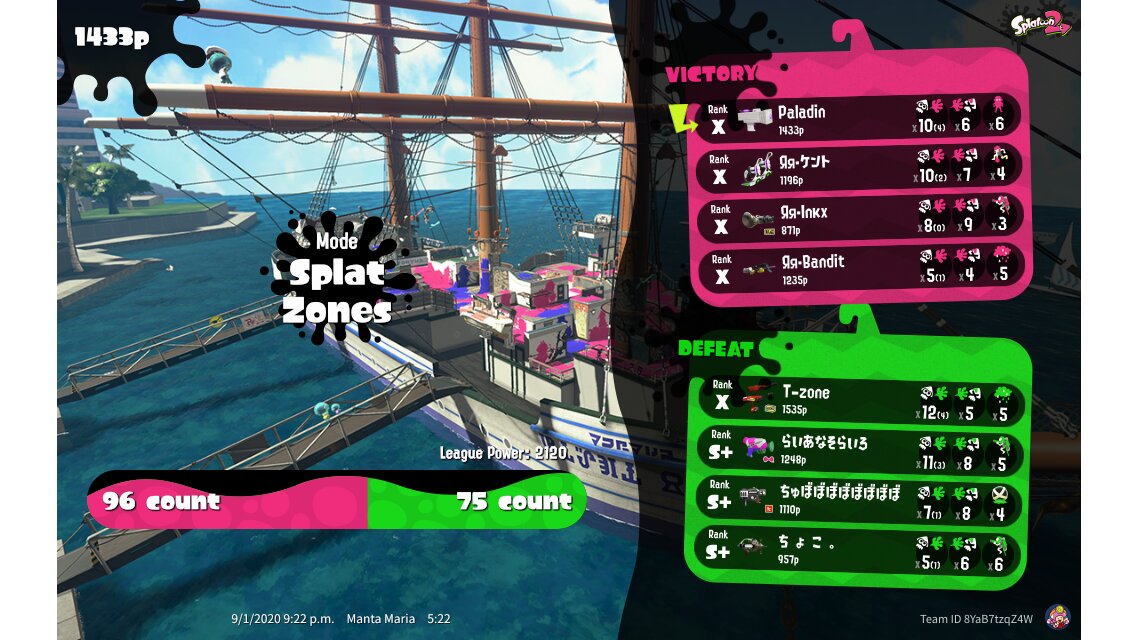The width and height of the screenshot is (1138, 640).
Task: Choose the Яя-Bandit player row
Action: pos(860,268)
